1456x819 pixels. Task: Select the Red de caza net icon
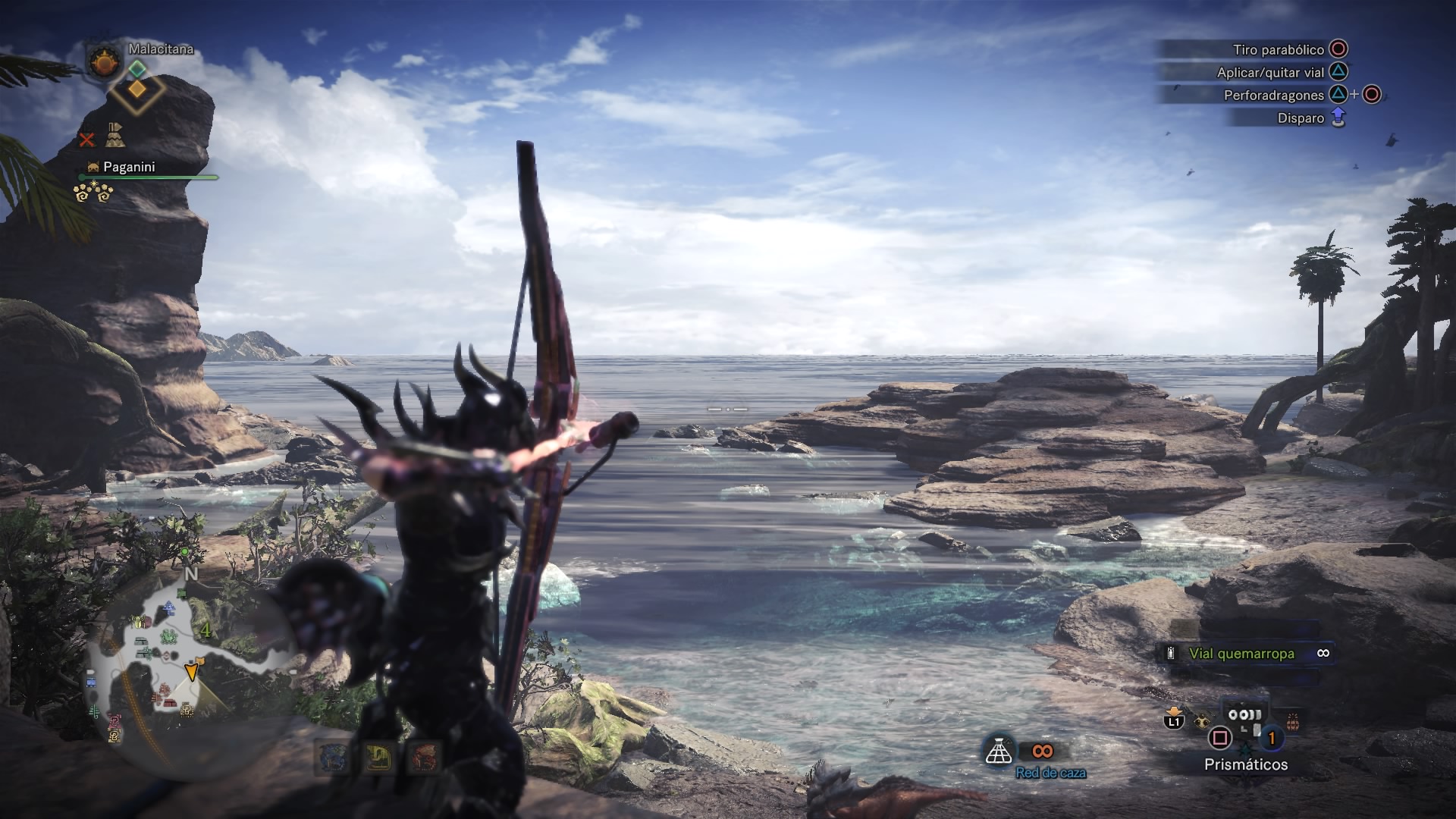999,751
